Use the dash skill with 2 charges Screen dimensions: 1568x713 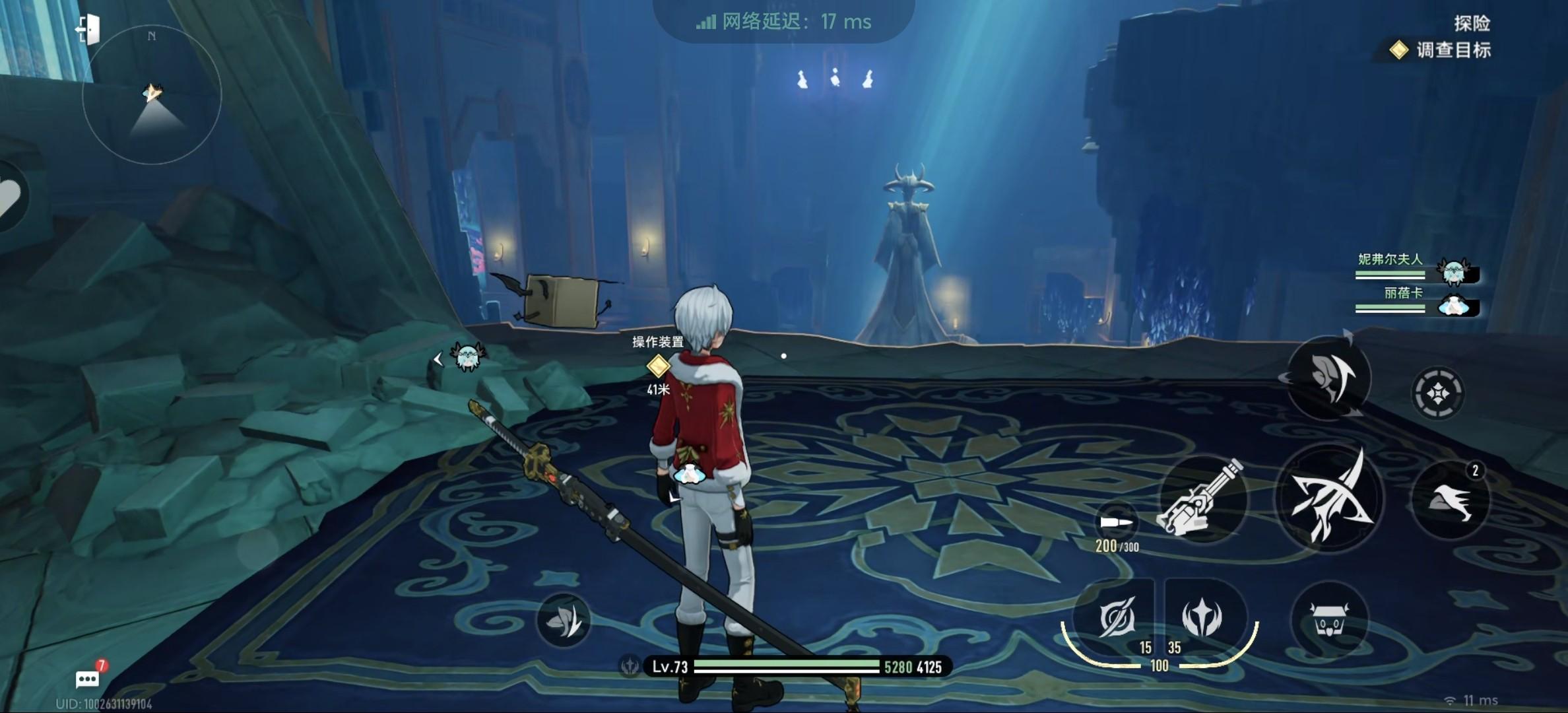(1451, 500)
